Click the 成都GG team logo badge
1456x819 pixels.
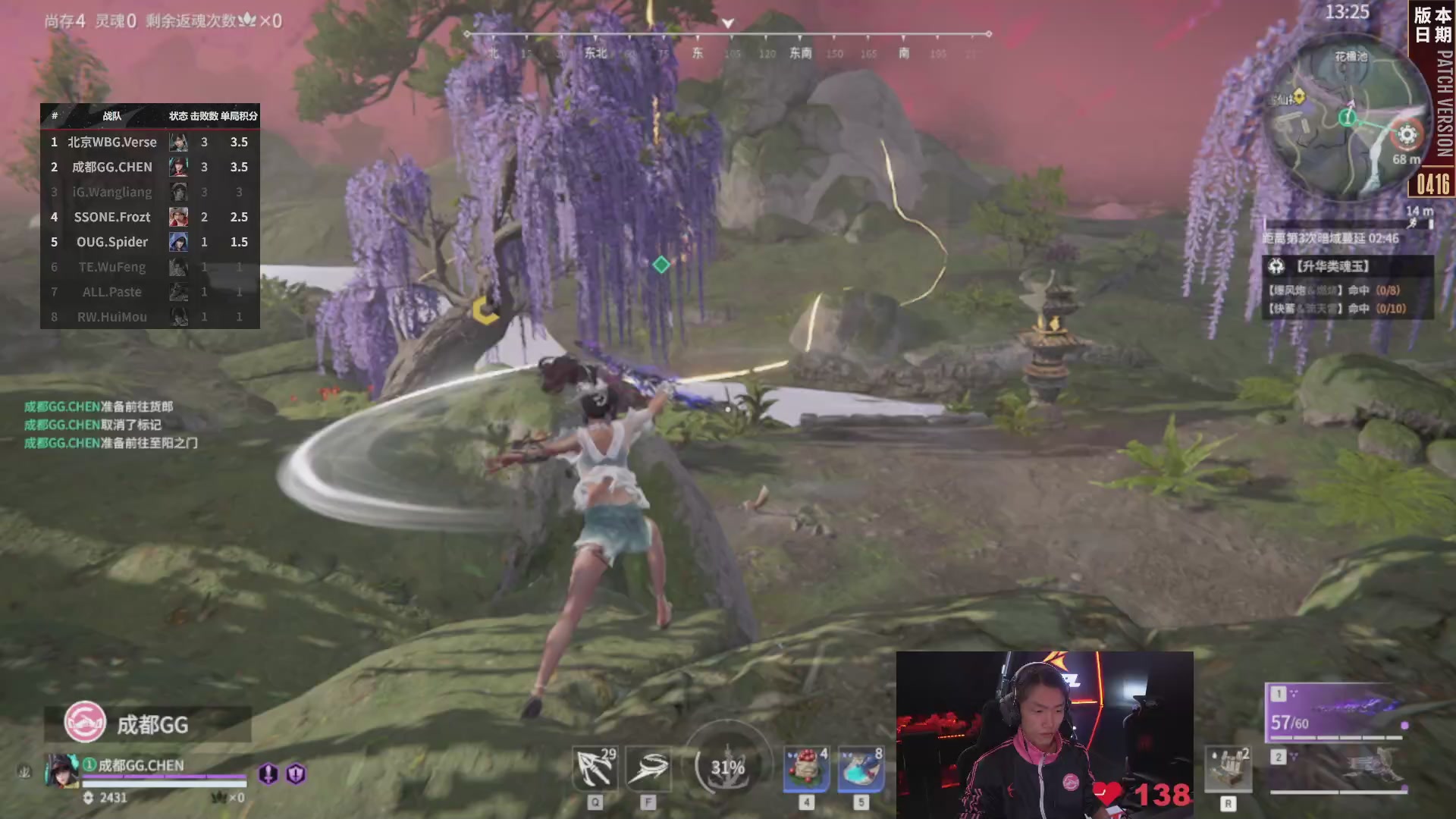pyautogui.click(x=85, y=722)
